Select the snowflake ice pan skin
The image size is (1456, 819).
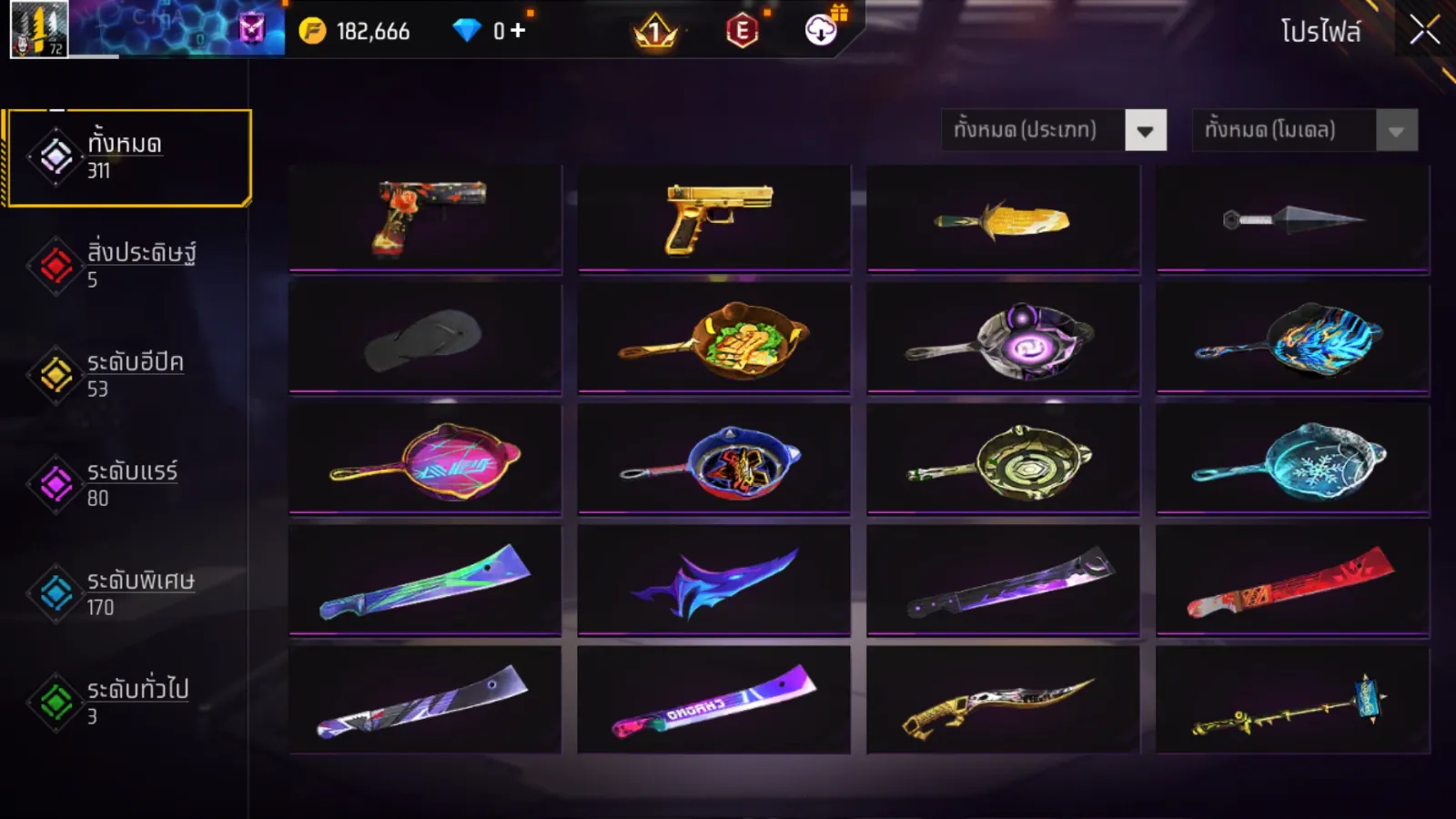(1292, 460)
